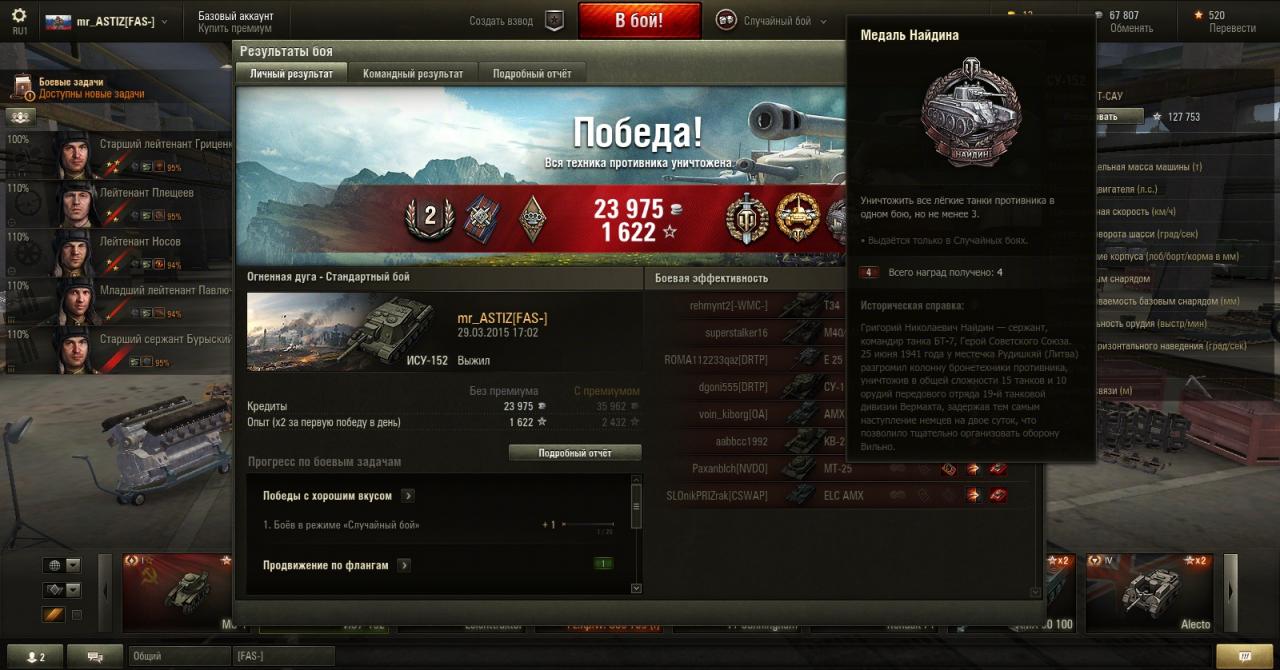Expand the «Продвижение по флангам» mission arrow
1280x670 pixels.
click(404, 566)
